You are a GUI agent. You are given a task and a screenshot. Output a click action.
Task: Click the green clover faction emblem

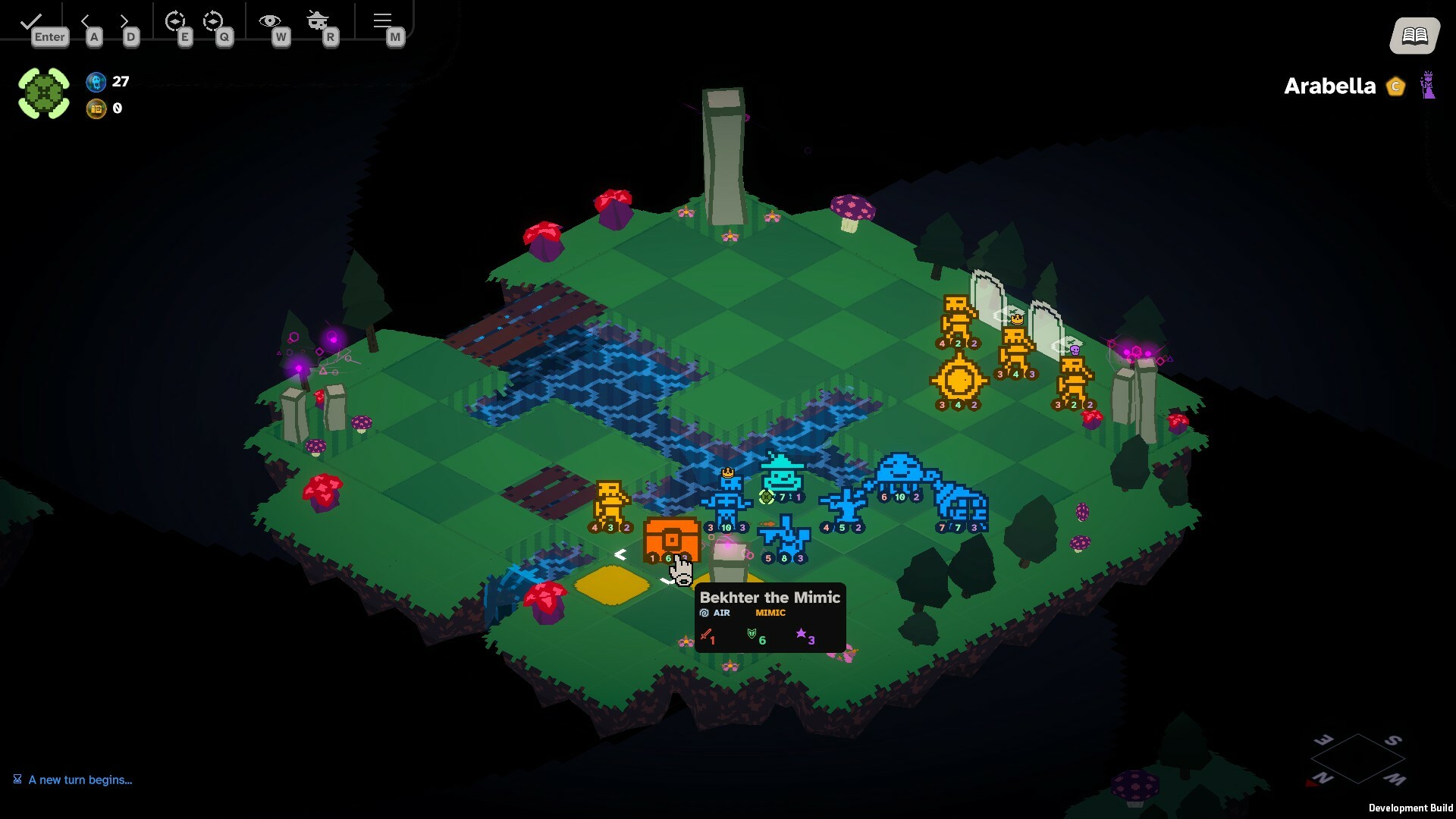coord(44,92)
